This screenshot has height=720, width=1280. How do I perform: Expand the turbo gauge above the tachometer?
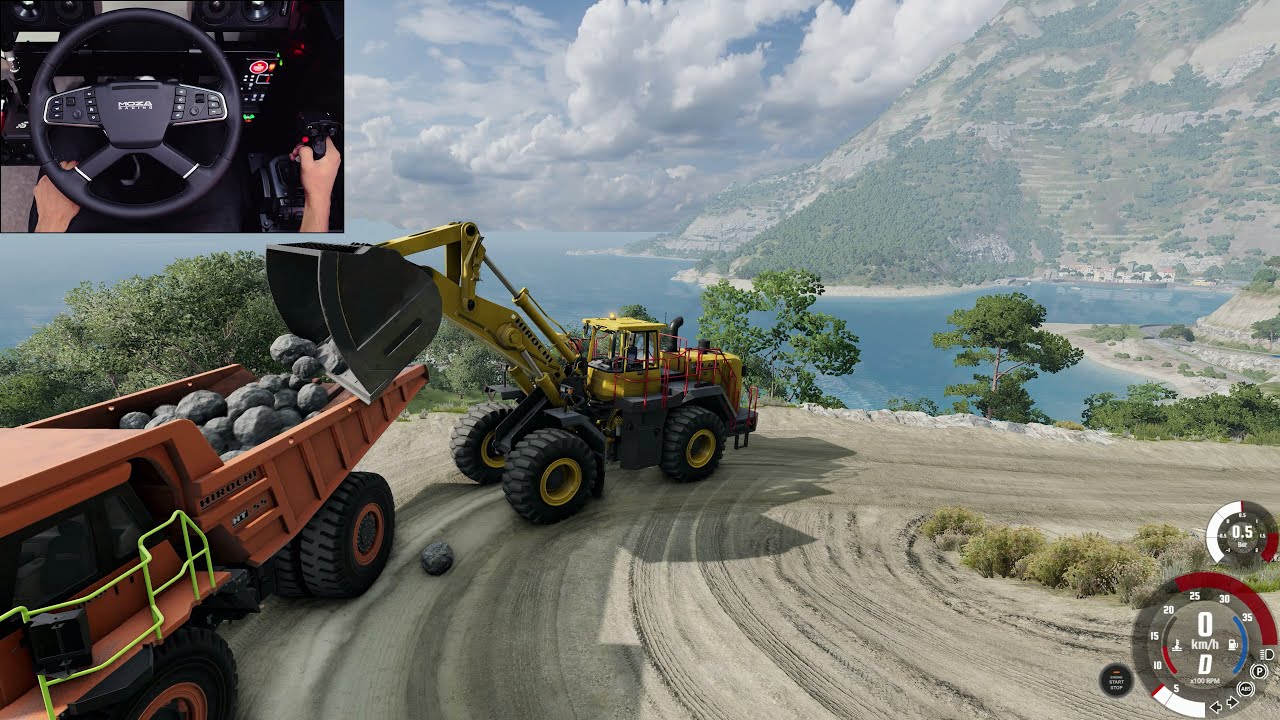click(1243, 534)
